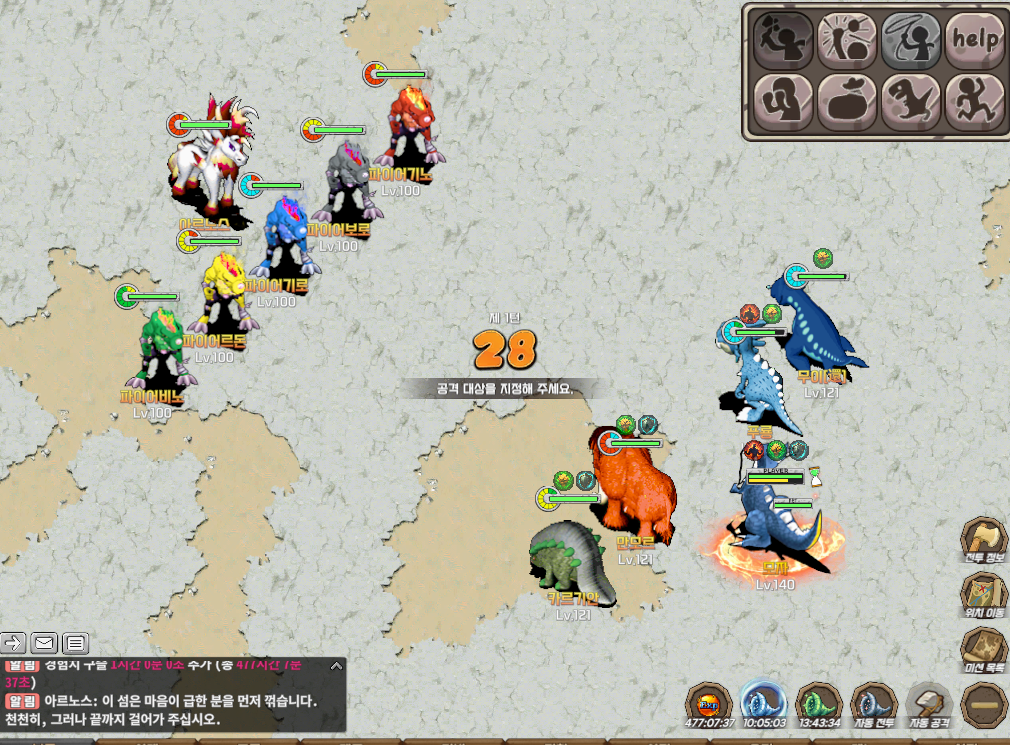Choose the skill strike command icon
Image resolution: width=1010 pixels, height=745 pixels.
point(847,39)
